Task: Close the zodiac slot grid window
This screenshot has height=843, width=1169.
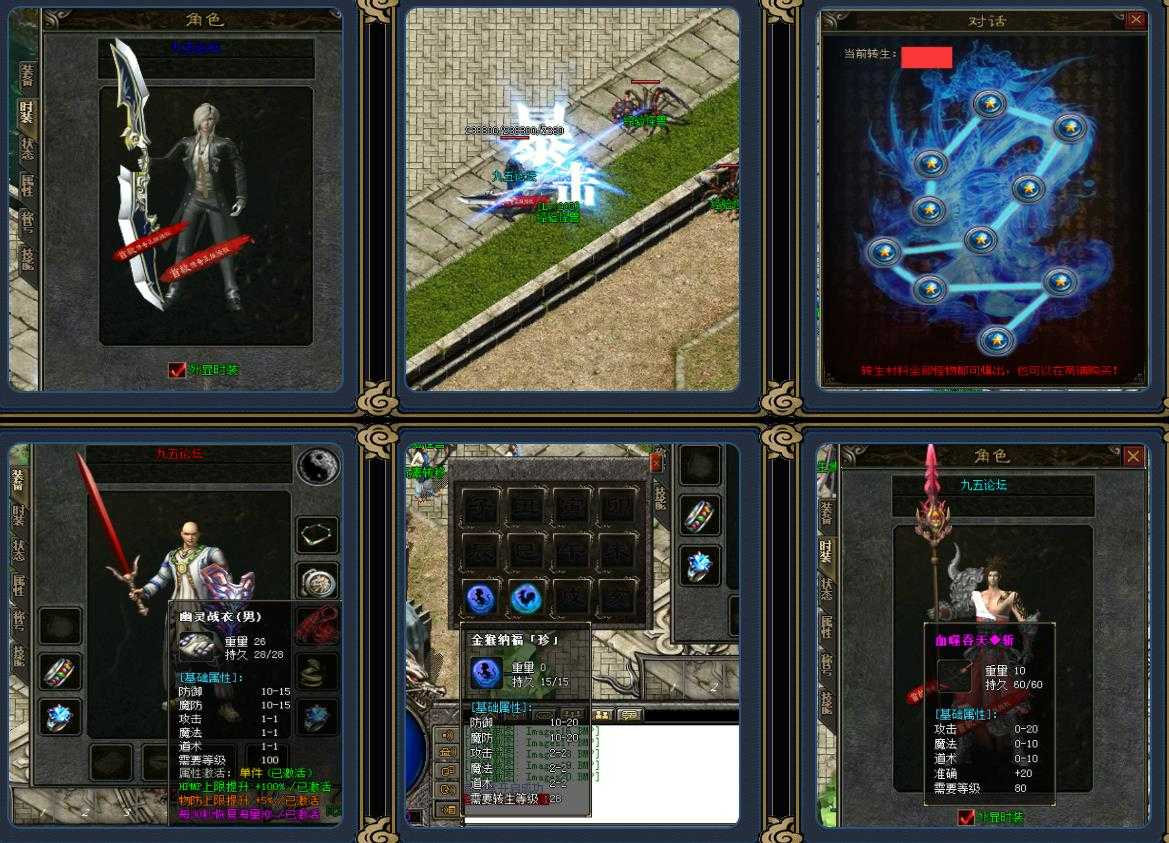Action: (656, 462)
